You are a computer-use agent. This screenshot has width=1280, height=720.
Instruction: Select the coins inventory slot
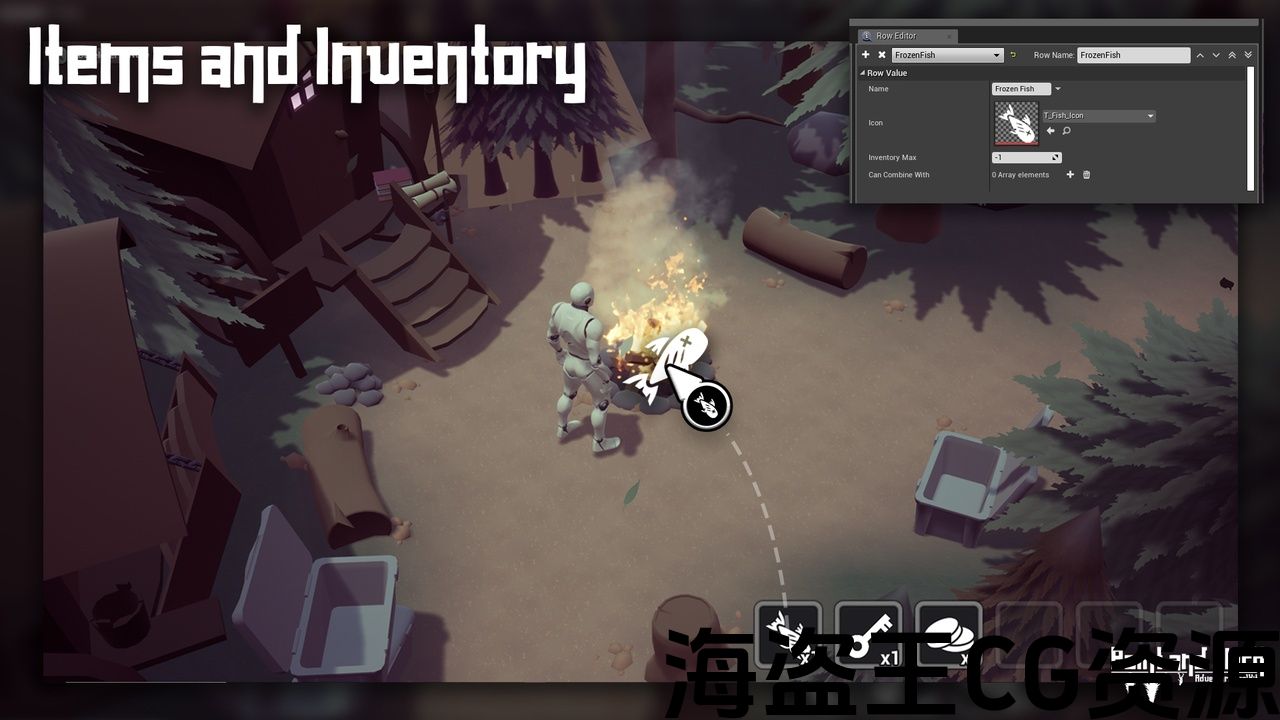click(948, 632)
